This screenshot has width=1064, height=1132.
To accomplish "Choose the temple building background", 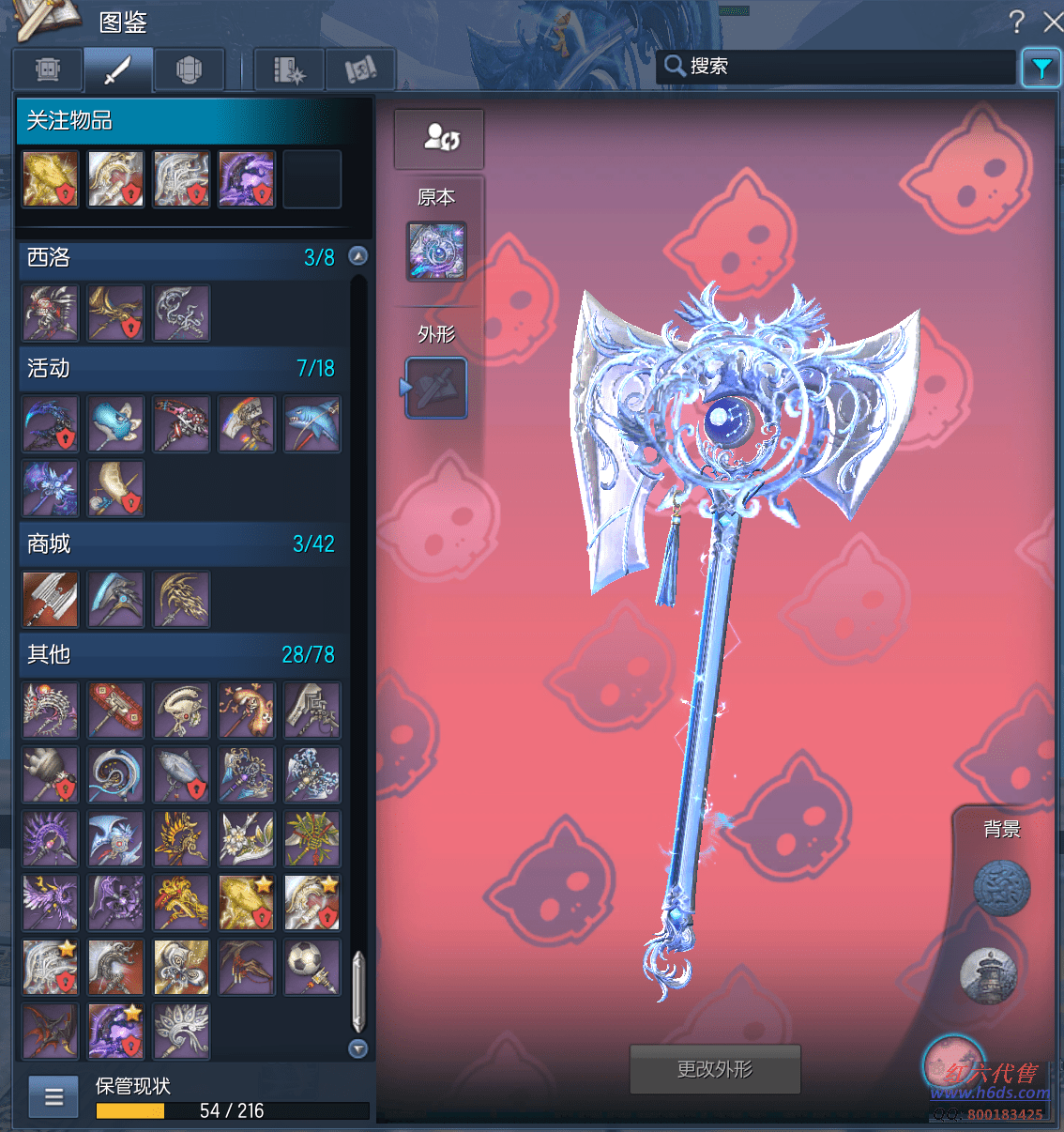I will point(989,974).
